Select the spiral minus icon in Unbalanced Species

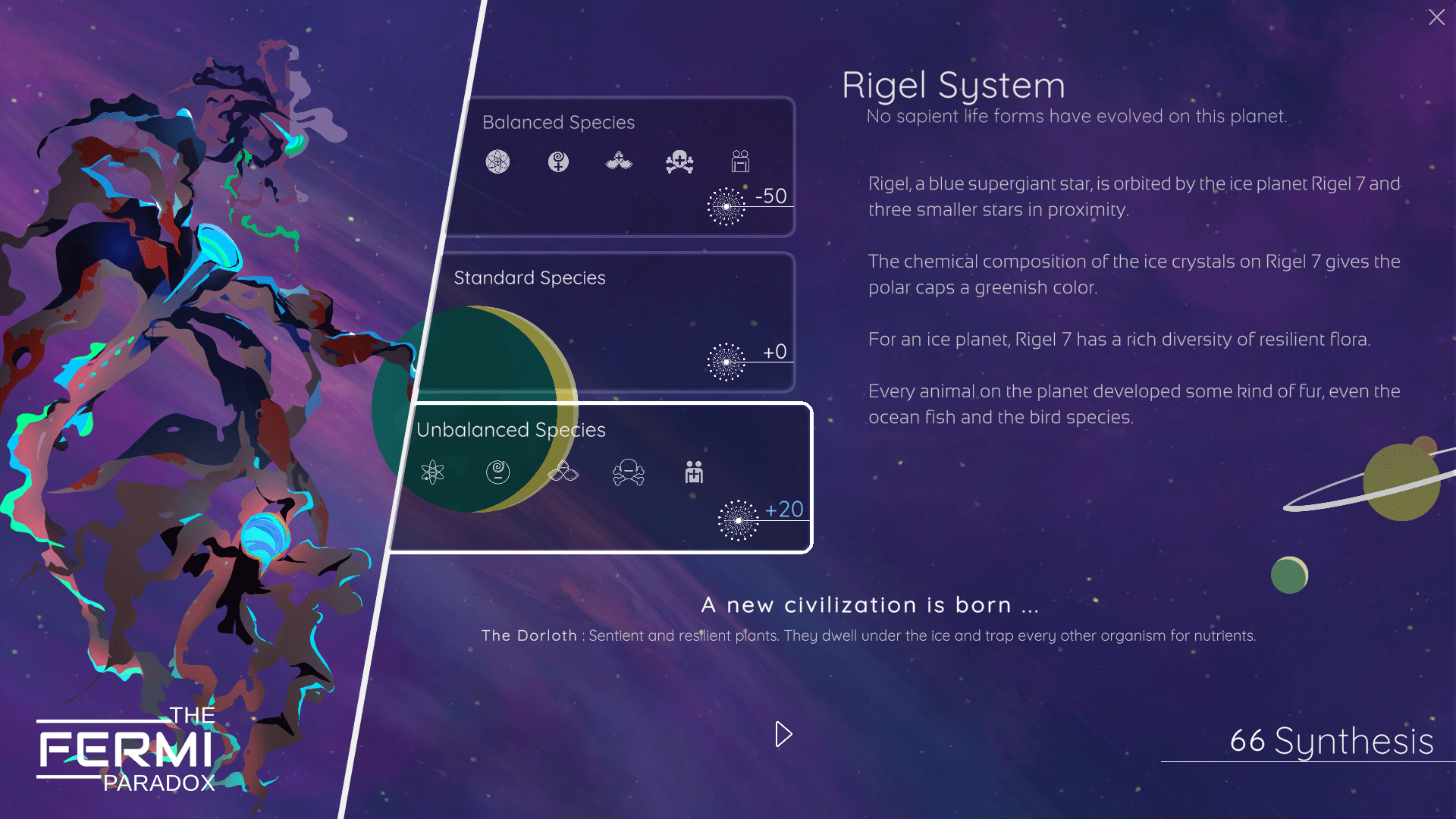coord(497,472)
